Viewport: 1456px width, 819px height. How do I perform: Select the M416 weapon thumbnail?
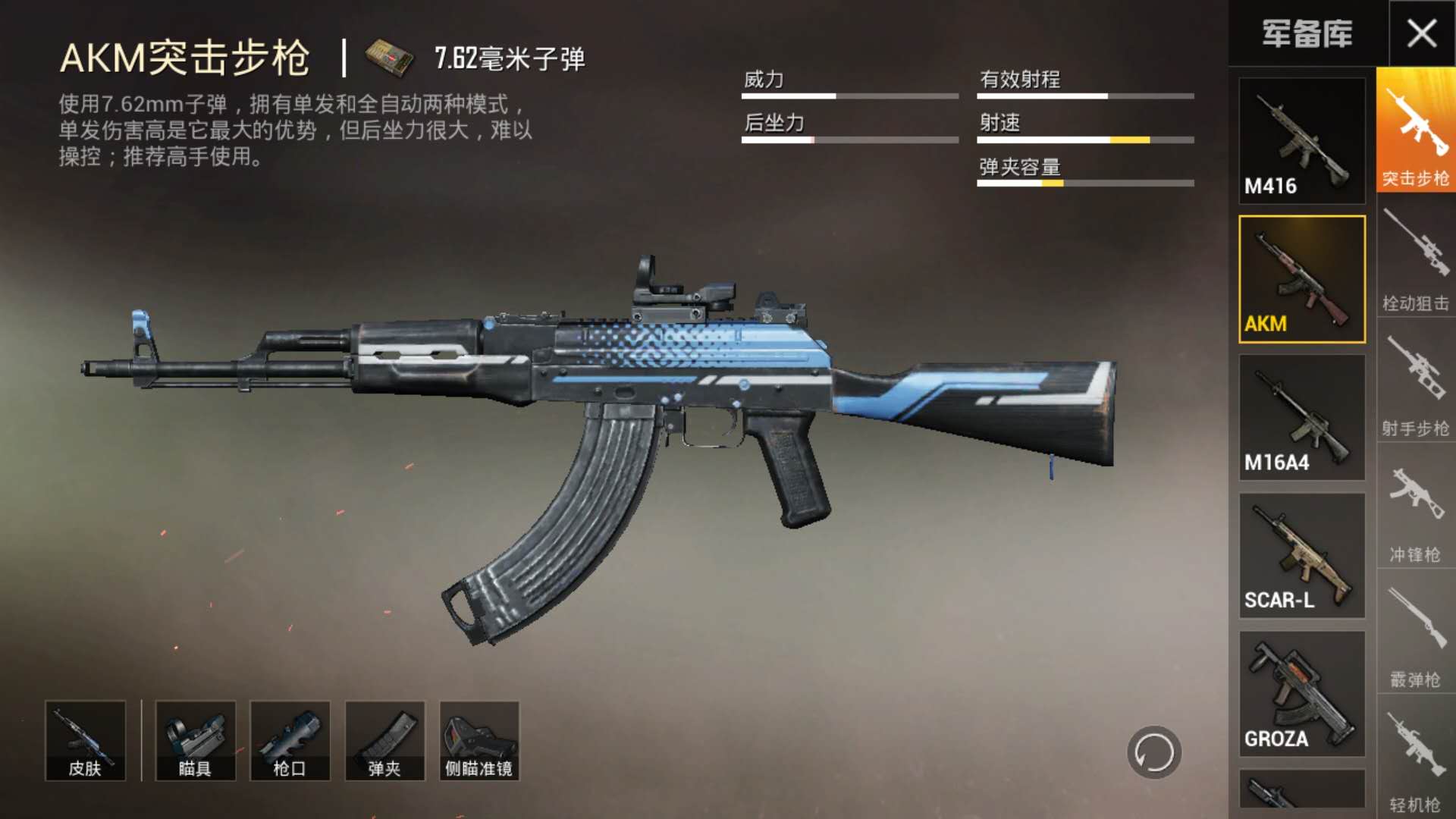(1301, 141)
